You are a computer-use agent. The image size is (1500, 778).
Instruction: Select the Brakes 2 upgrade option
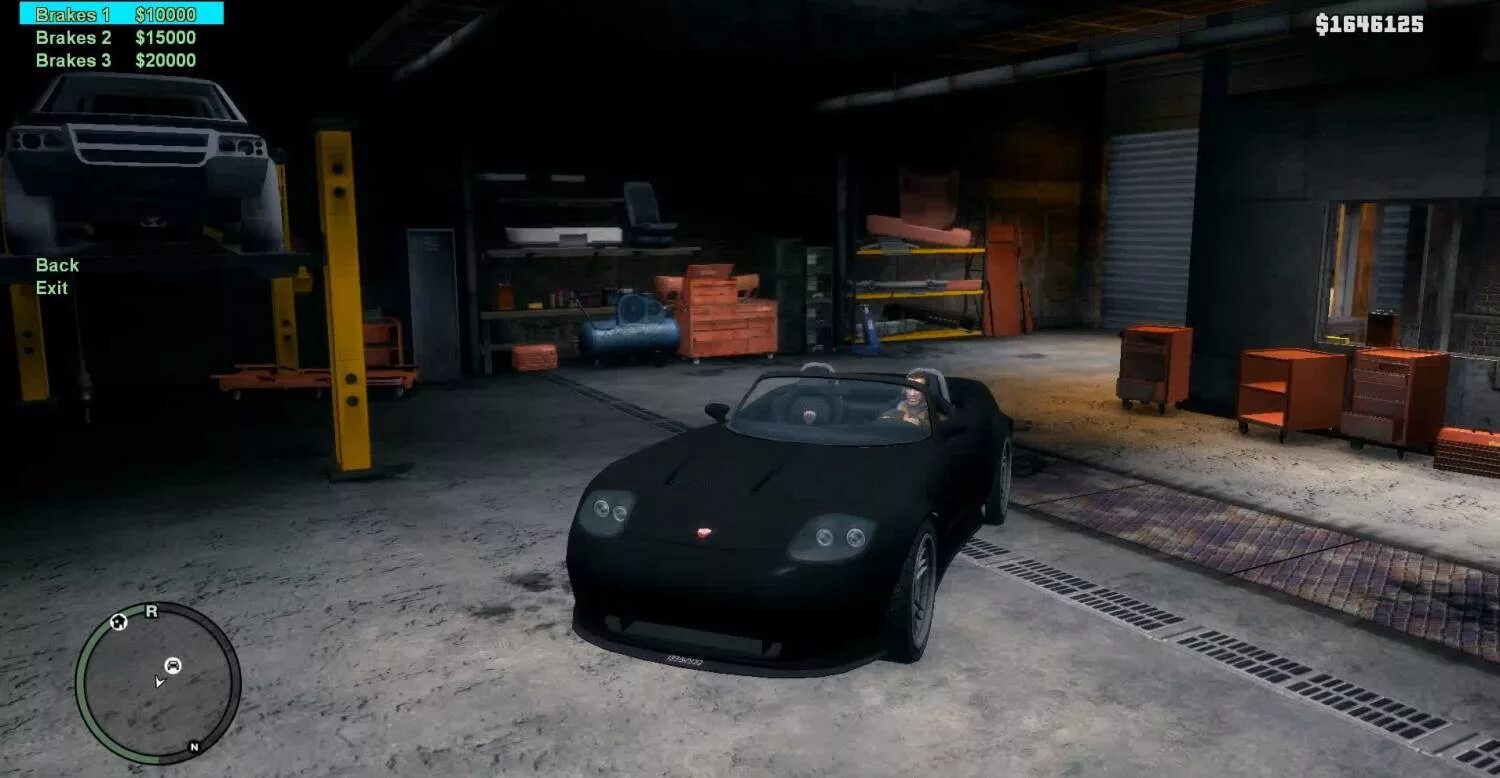74,37
